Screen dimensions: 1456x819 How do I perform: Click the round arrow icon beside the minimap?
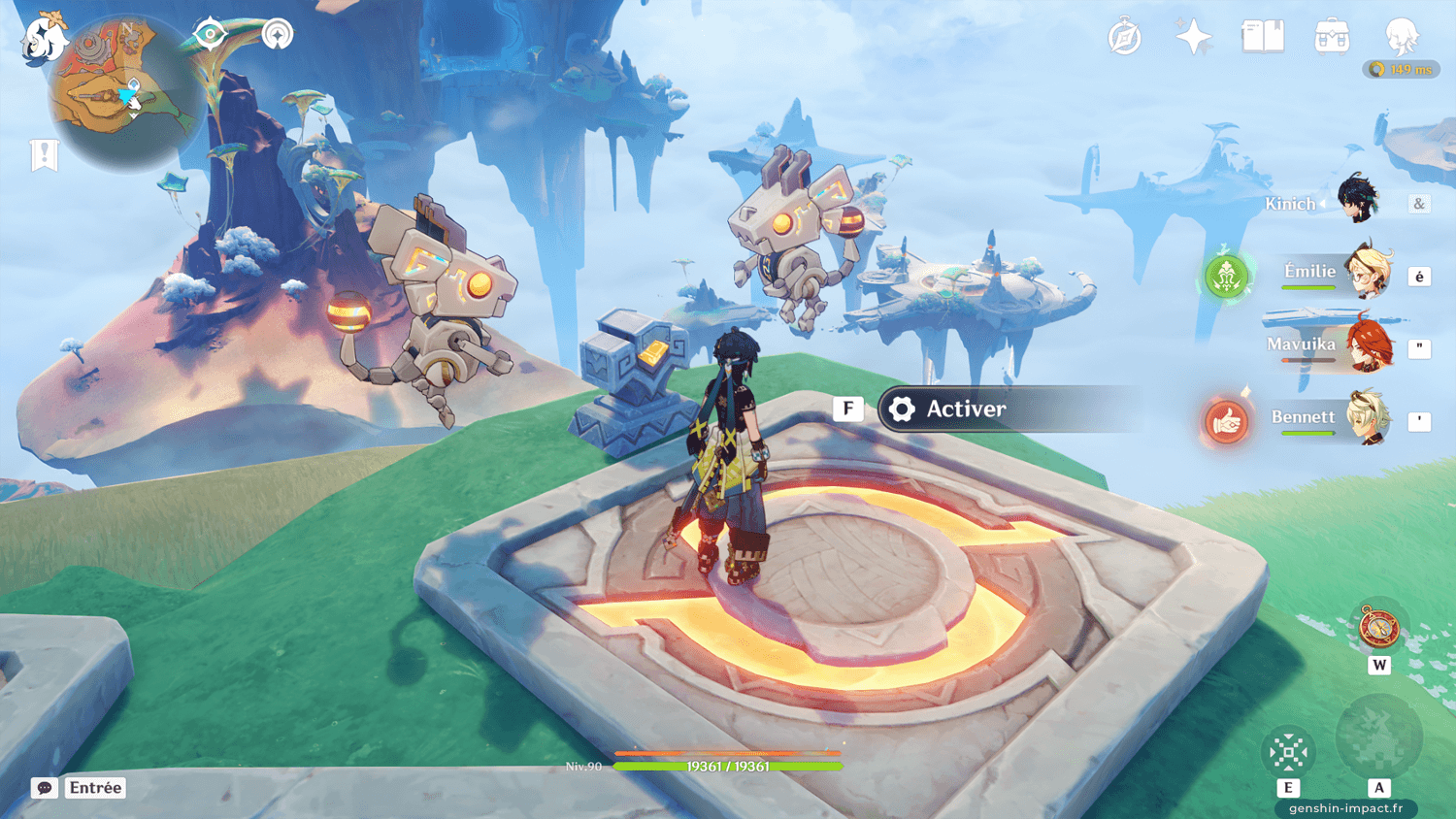(278, 35)
